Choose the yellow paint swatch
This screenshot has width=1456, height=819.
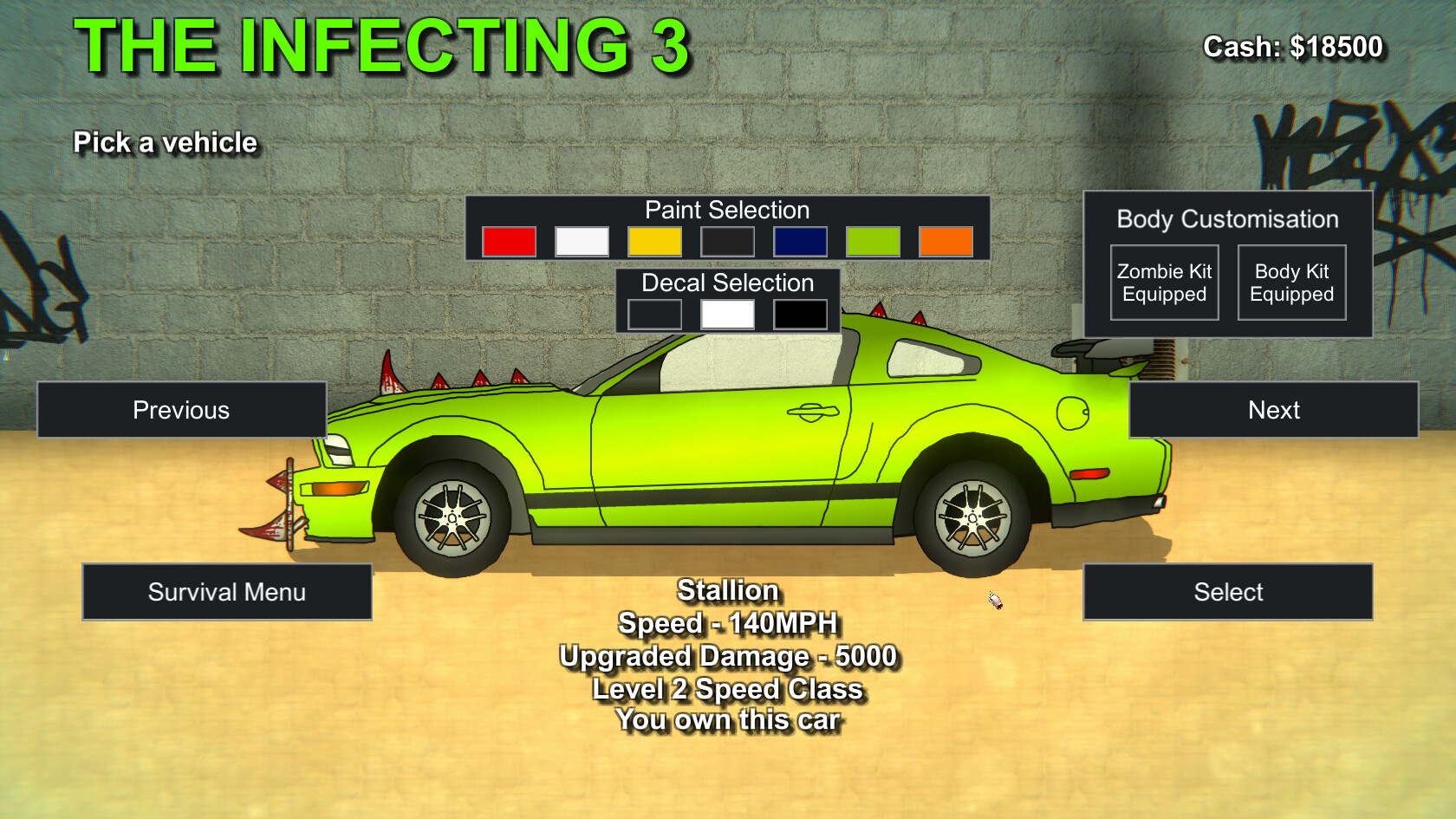click(x=654, y=241)
